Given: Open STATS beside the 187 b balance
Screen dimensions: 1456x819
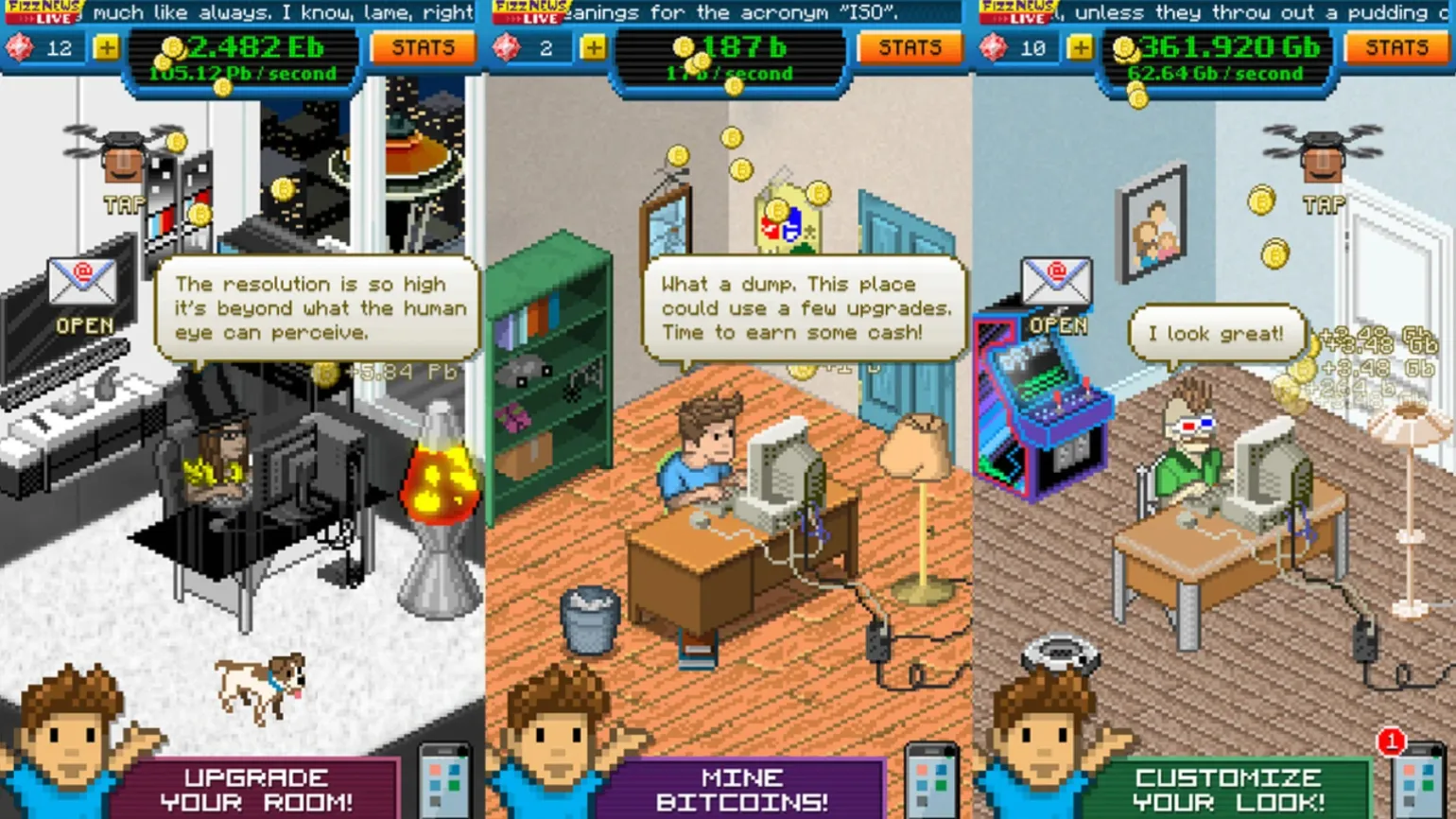Looking at the screenshot, I should (x=909, y=47).
